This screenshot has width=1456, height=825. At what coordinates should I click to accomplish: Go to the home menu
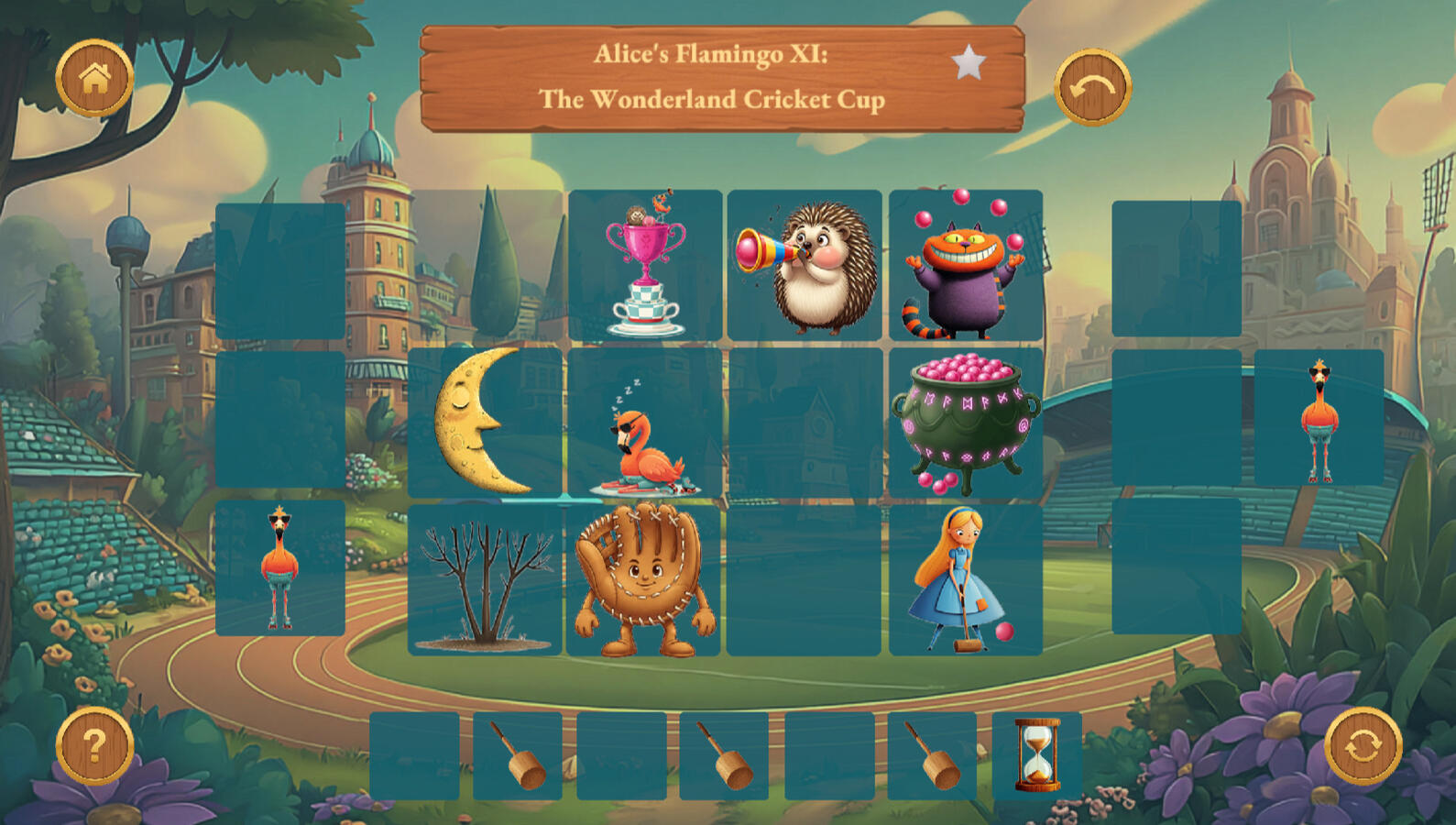click(x=94, y=79)
